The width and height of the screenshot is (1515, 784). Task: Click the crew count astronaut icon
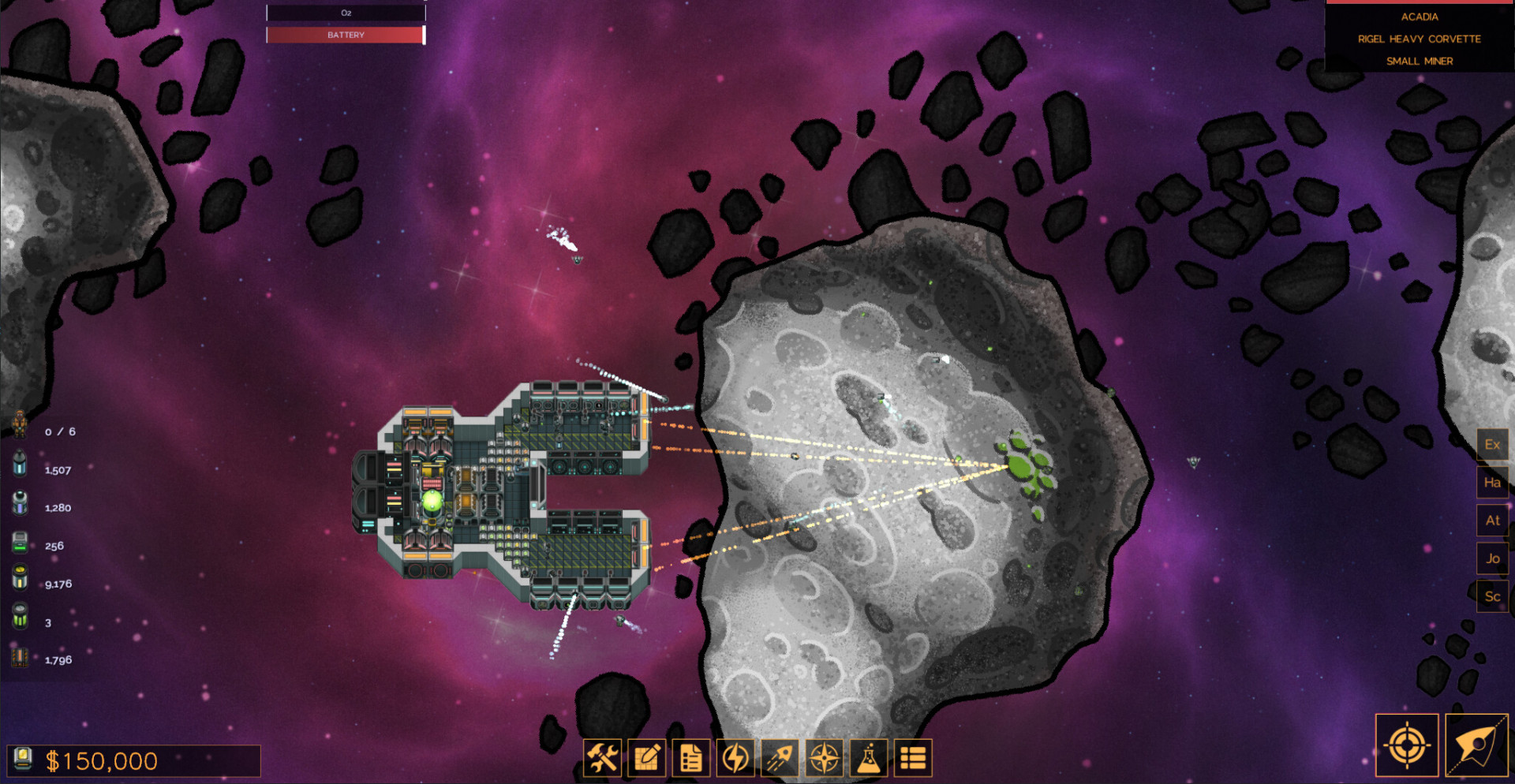pos(20,424)
